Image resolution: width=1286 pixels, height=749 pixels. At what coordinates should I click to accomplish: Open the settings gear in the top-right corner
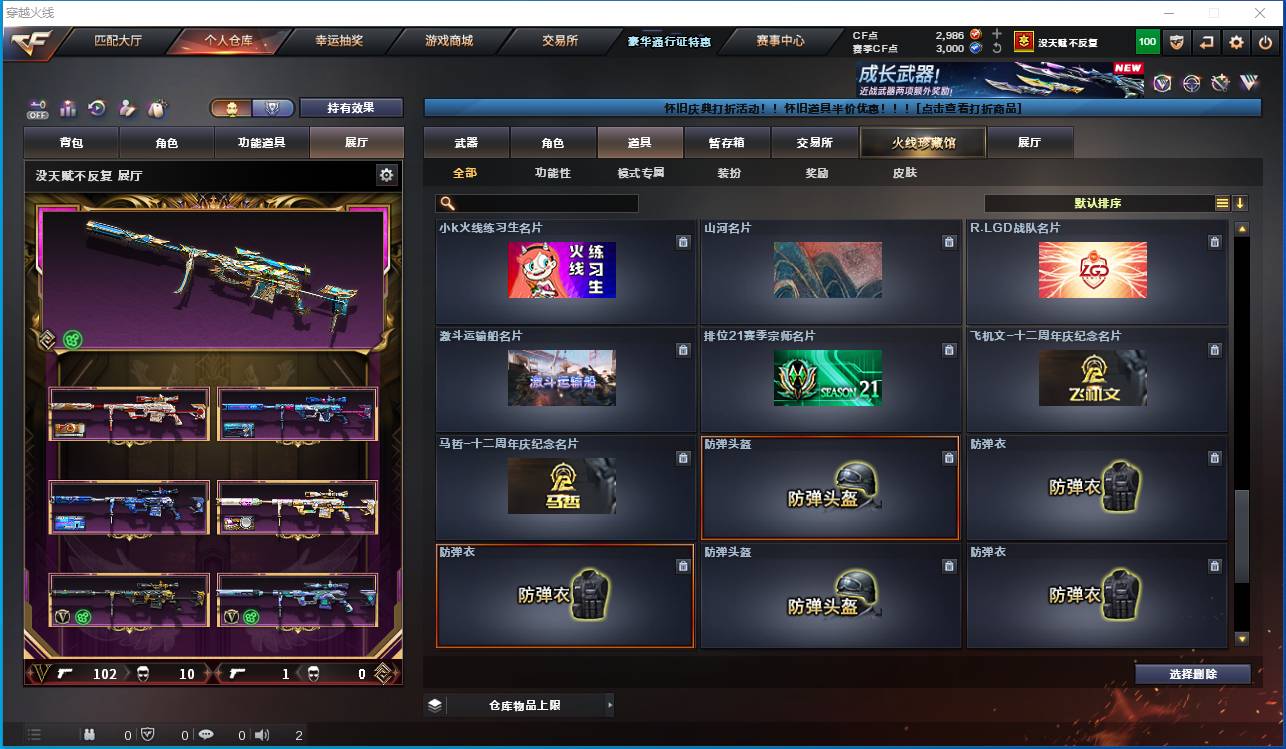coord(1237,42)
